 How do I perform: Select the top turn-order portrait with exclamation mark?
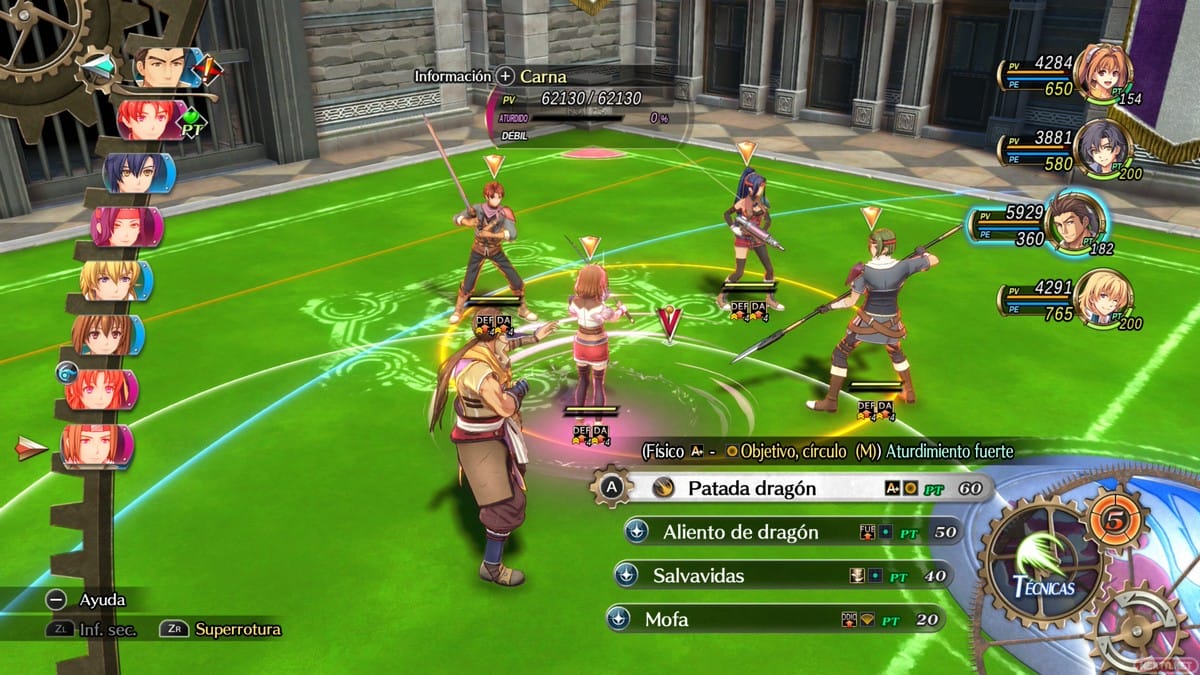[165, 68]
